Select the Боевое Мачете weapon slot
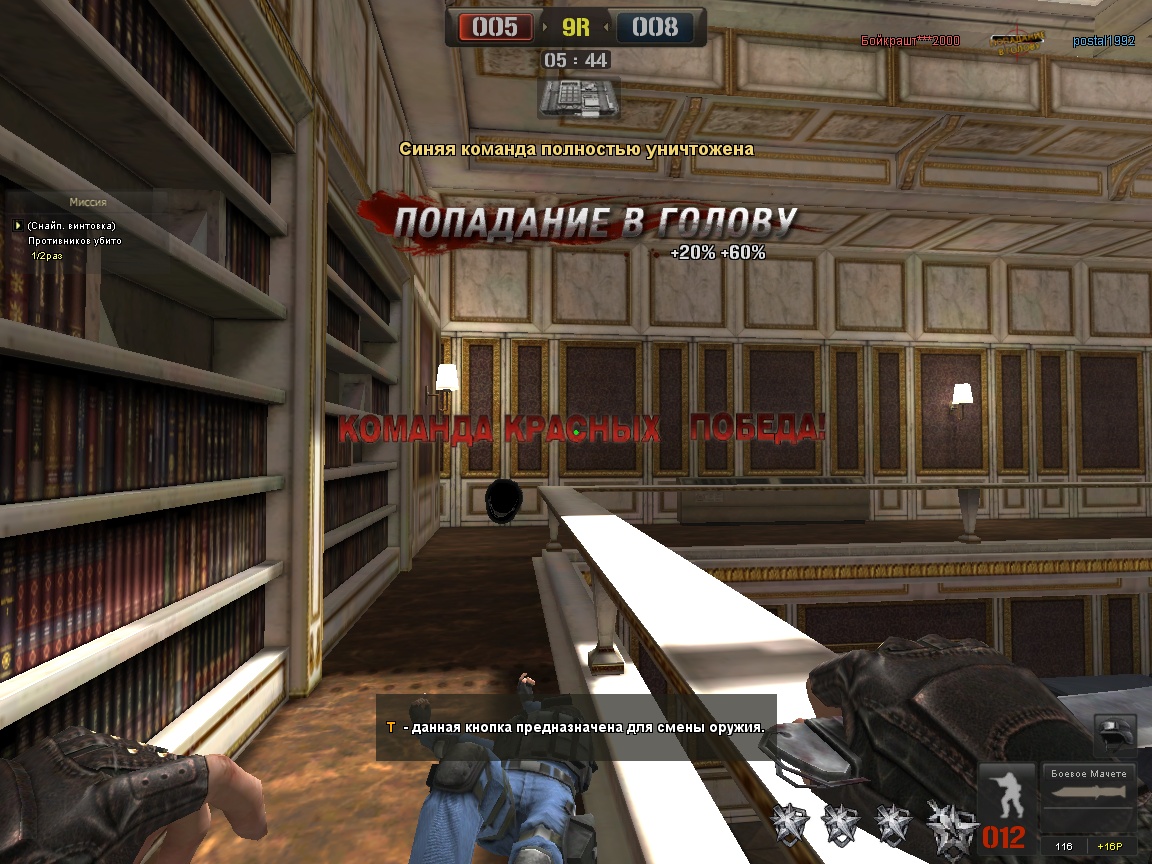 click(x=1089, y=797)
